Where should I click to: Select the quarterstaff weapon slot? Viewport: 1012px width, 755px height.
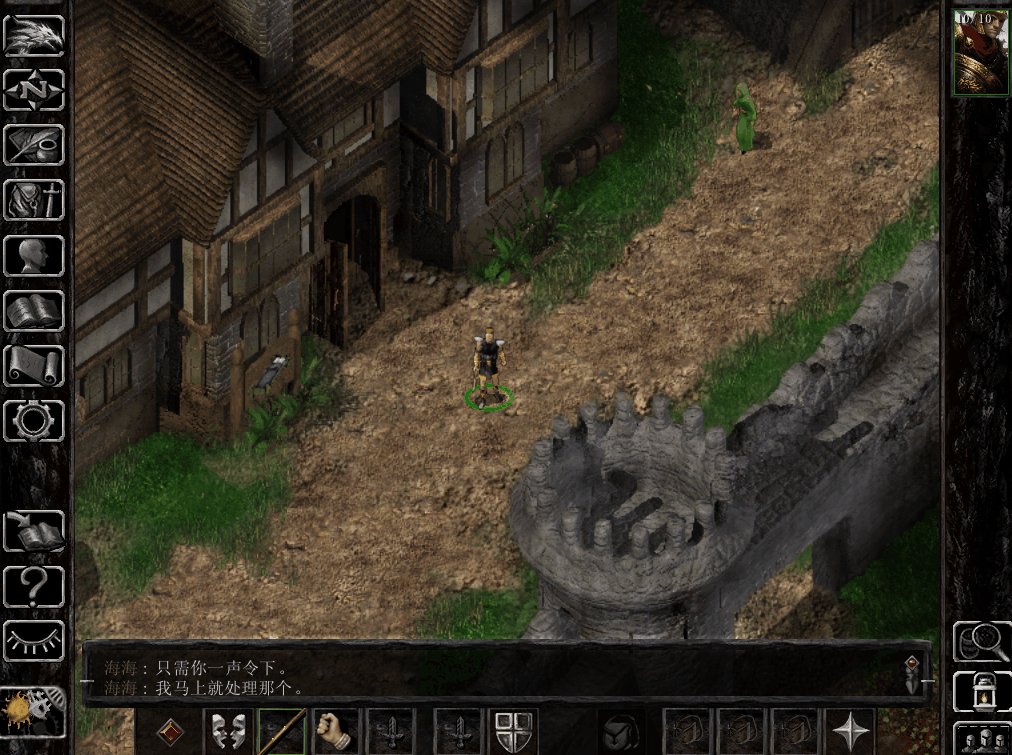pyautogui.click(x=282, y=732)
